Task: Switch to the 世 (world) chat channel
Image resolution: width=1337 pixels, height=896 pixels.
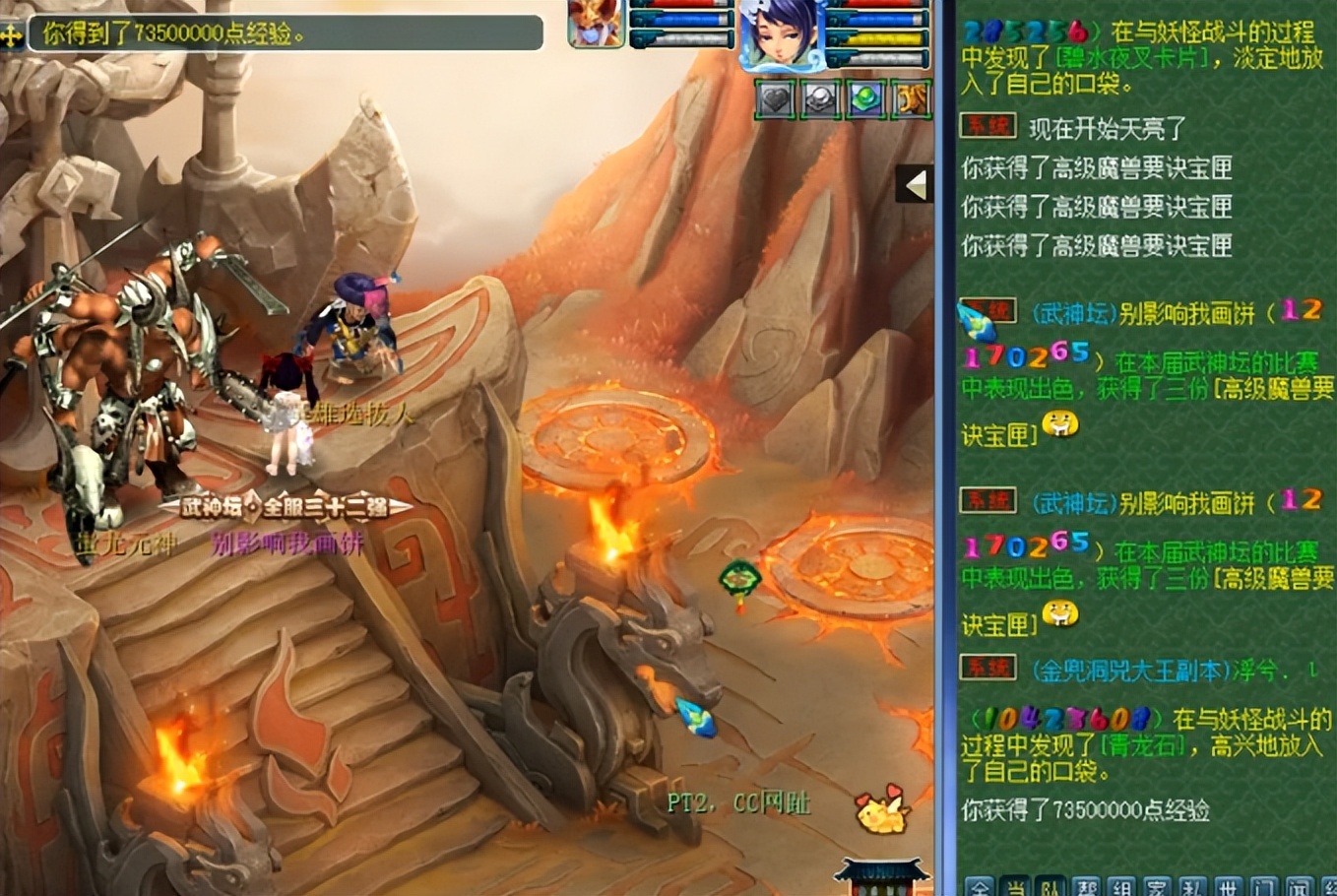Action: click(1228, 886)
